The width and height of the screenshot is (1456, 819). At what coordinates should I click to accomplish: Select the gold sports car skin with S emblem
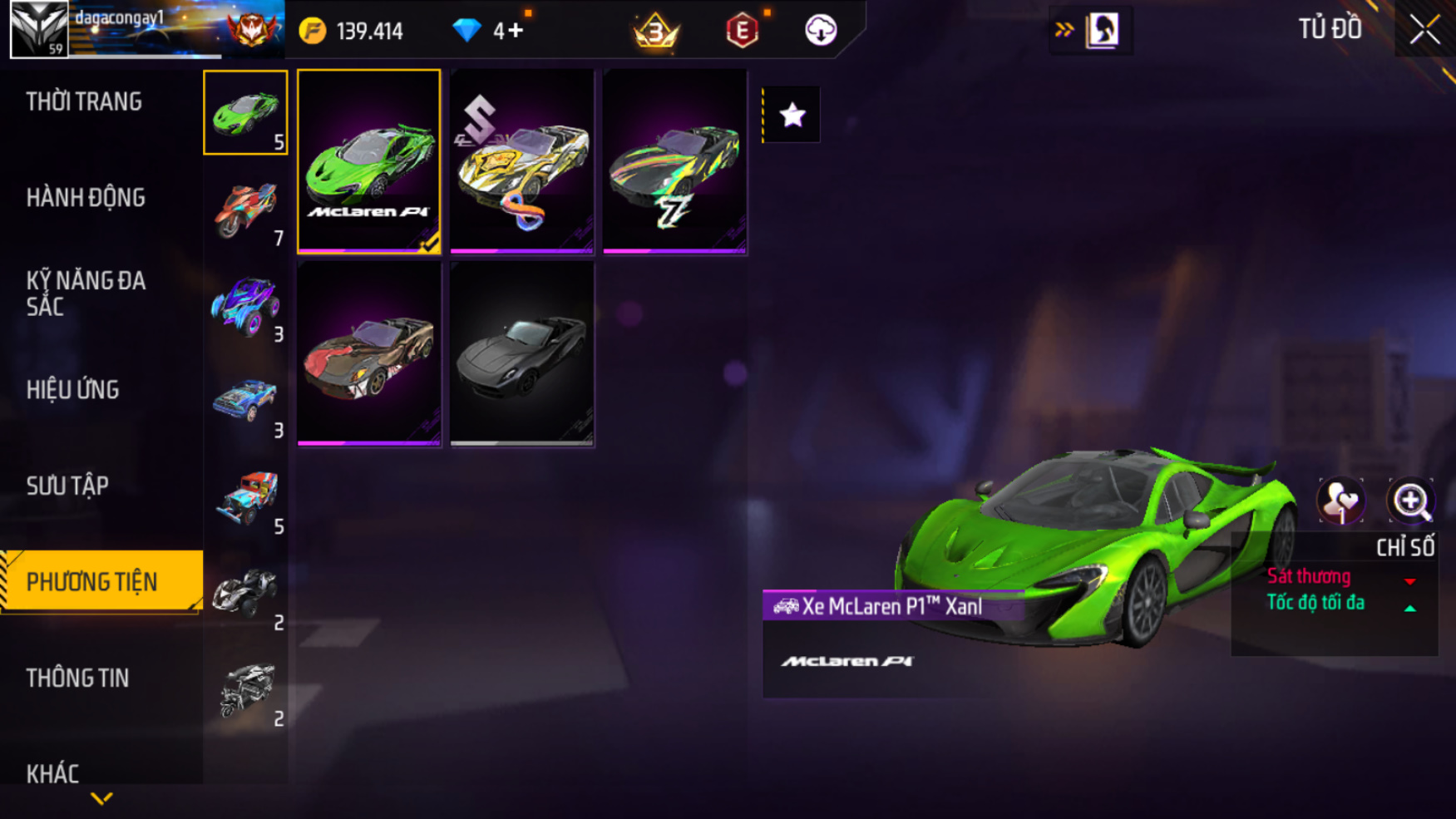[x=521, y=161]
